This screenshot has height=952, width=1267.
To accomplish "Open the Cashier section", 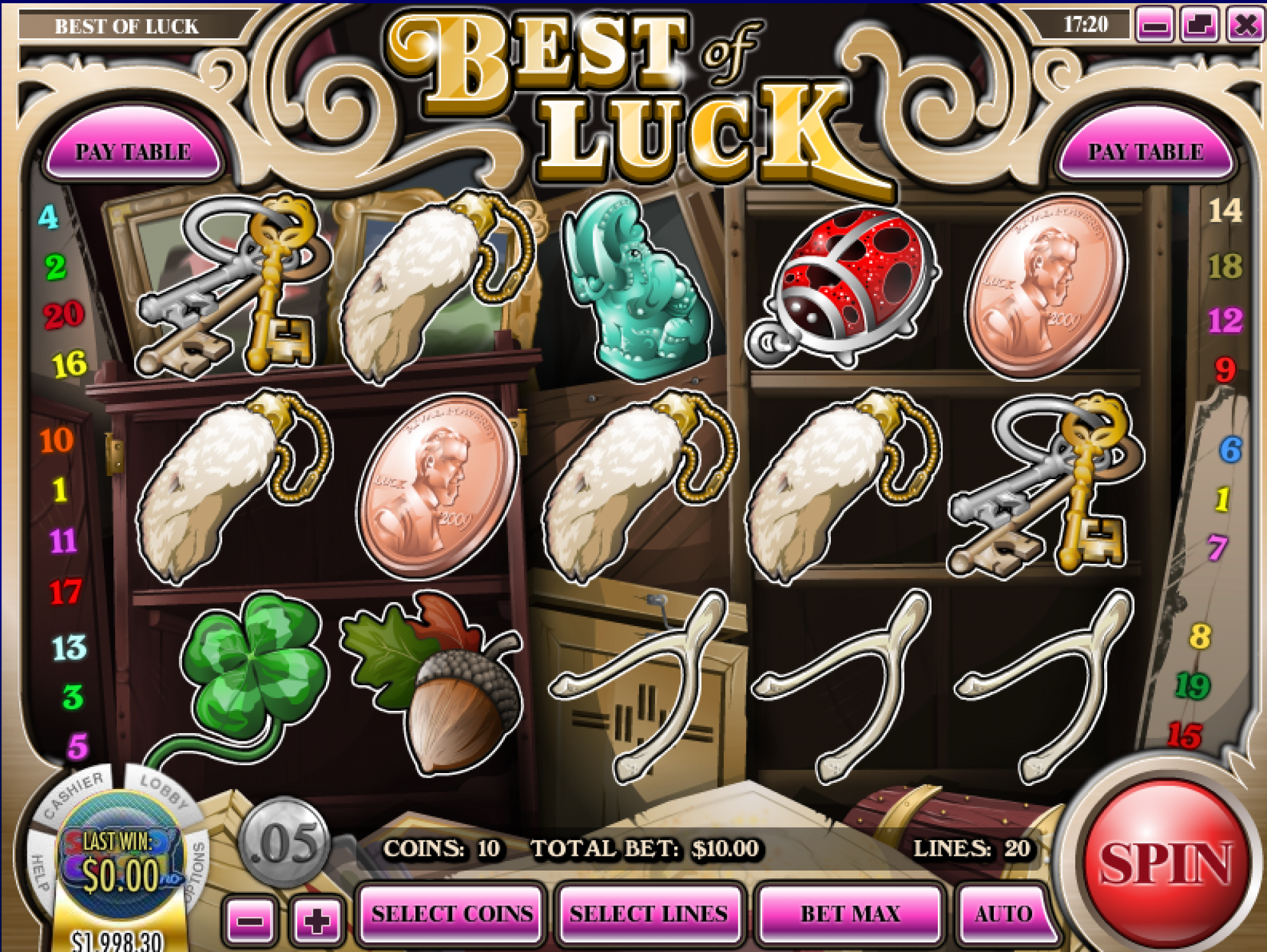I will (73, 794).
